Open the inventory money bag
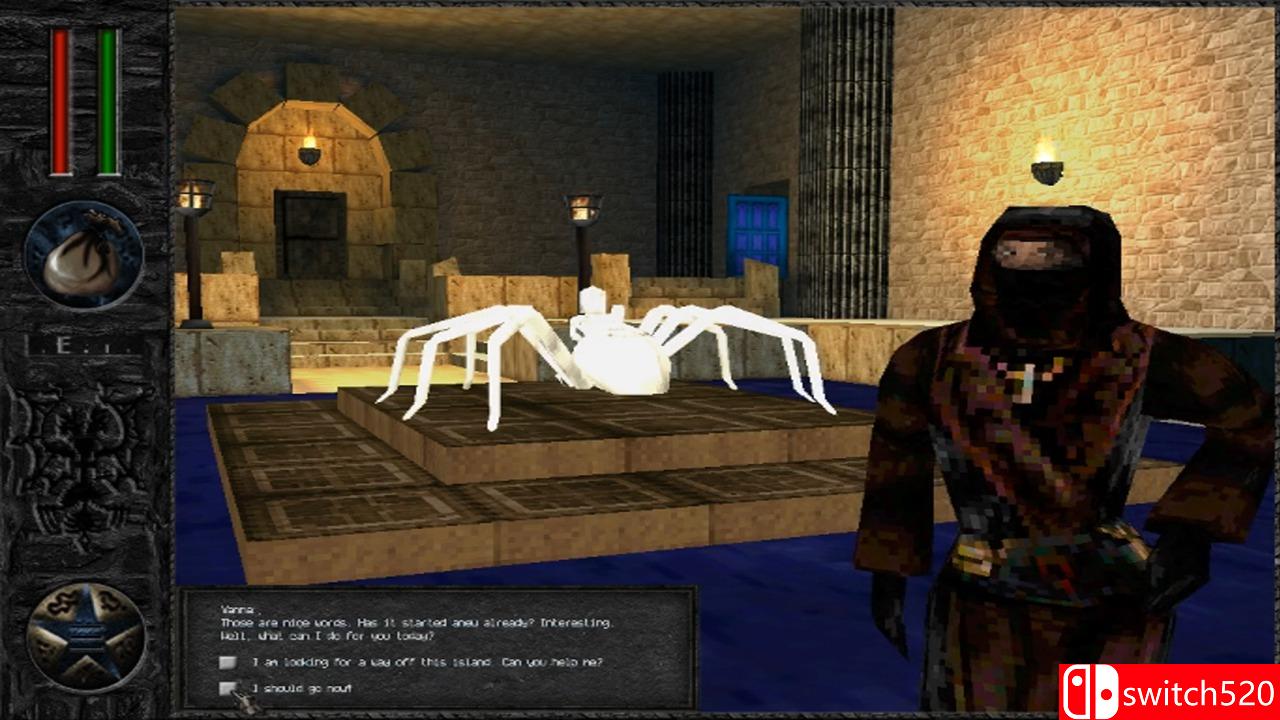 [x=83, y=253]
